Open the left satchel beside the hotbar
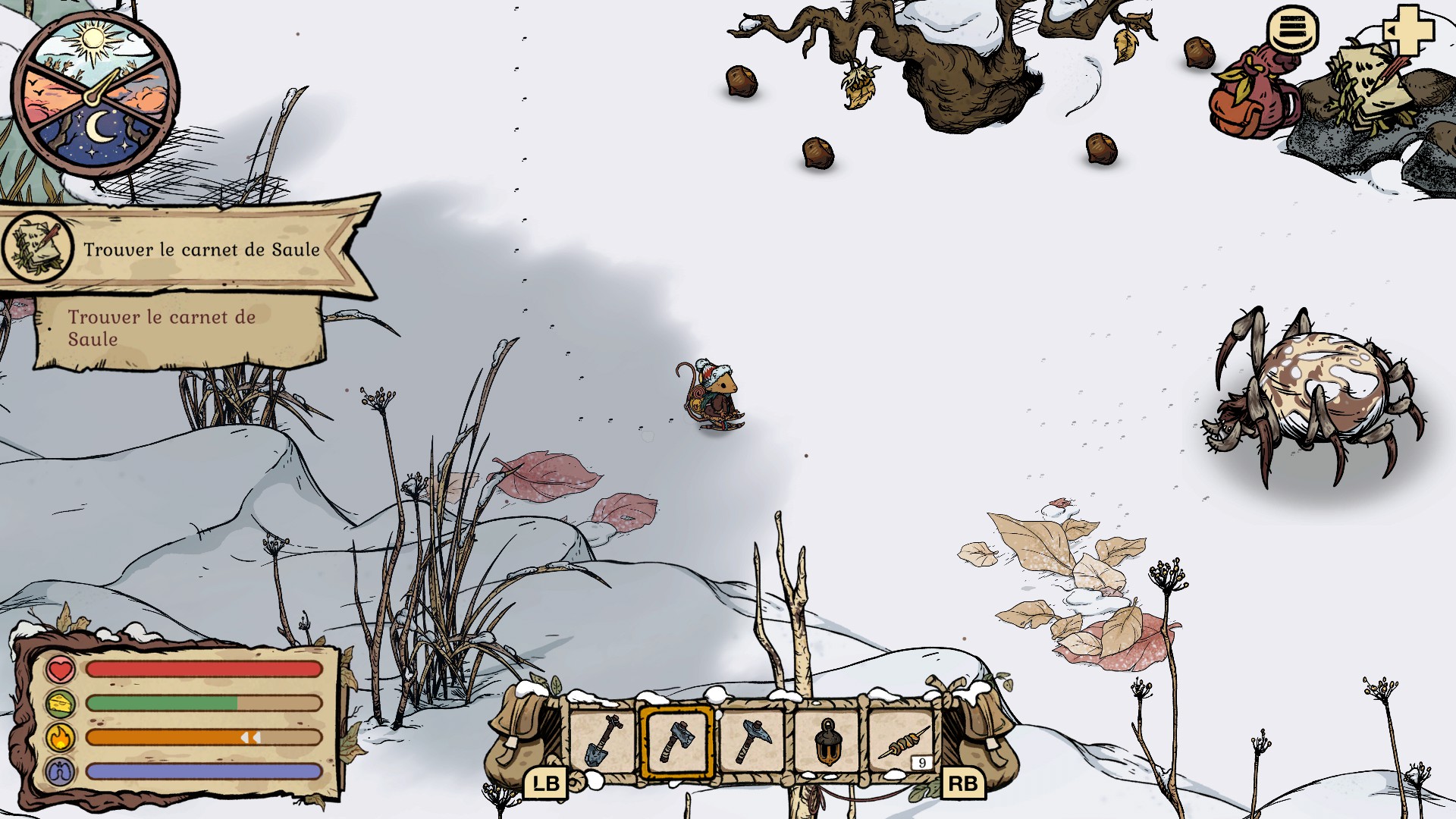This screenshot has height=819, width=1456. (523, 739)
